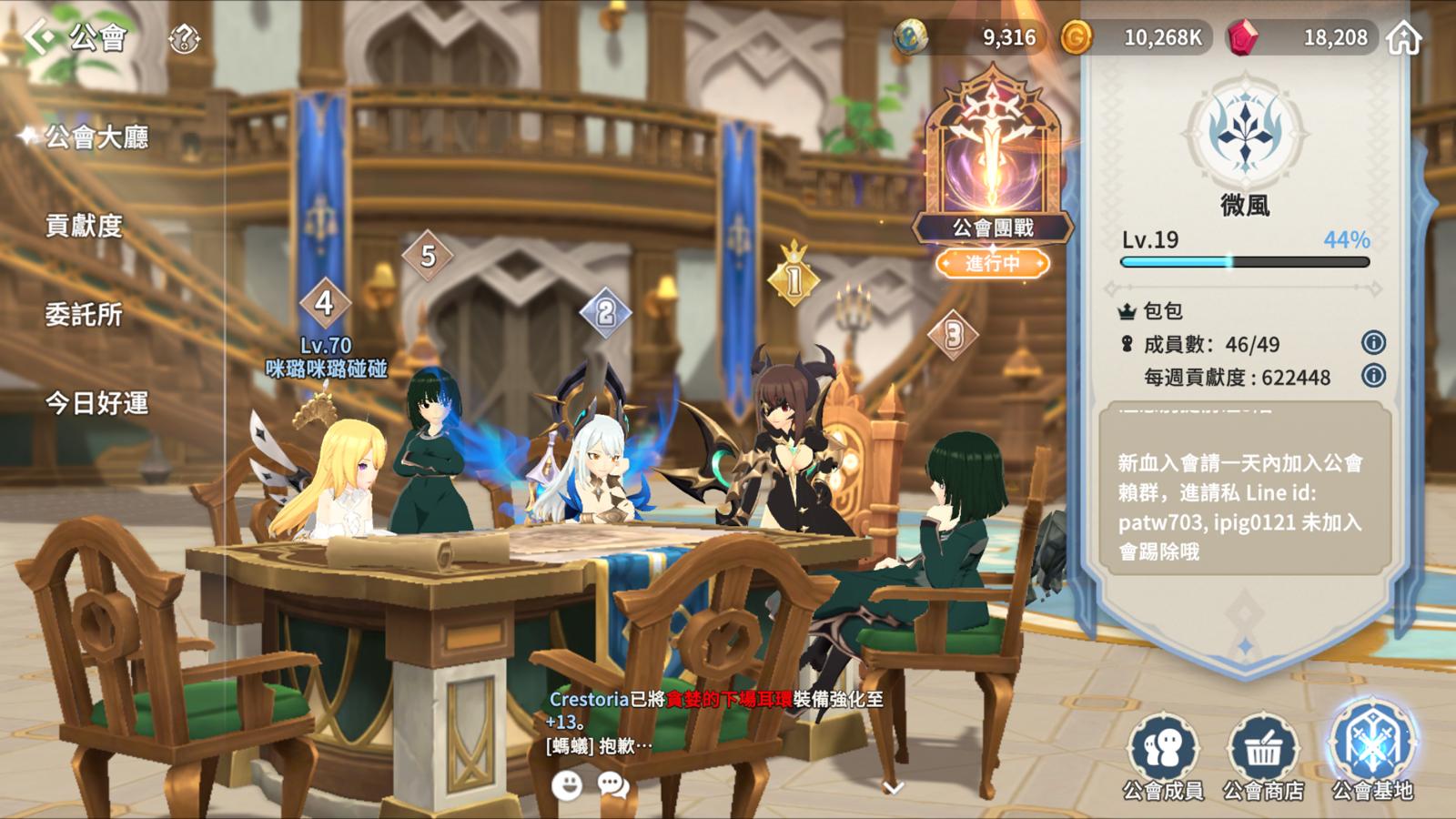Viewport: 1456px width, 819px height.
Task: Open the emoji smiley button
Action: pos(567,784)
